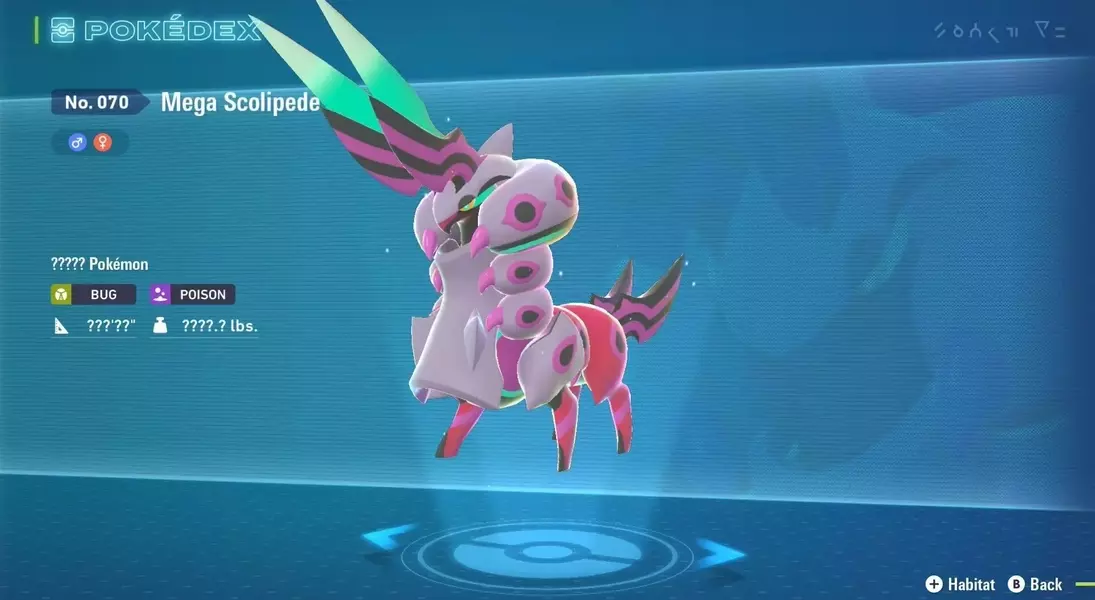Select the female gender symbol
Screen dimensions: 1095x600
point(102,143)
